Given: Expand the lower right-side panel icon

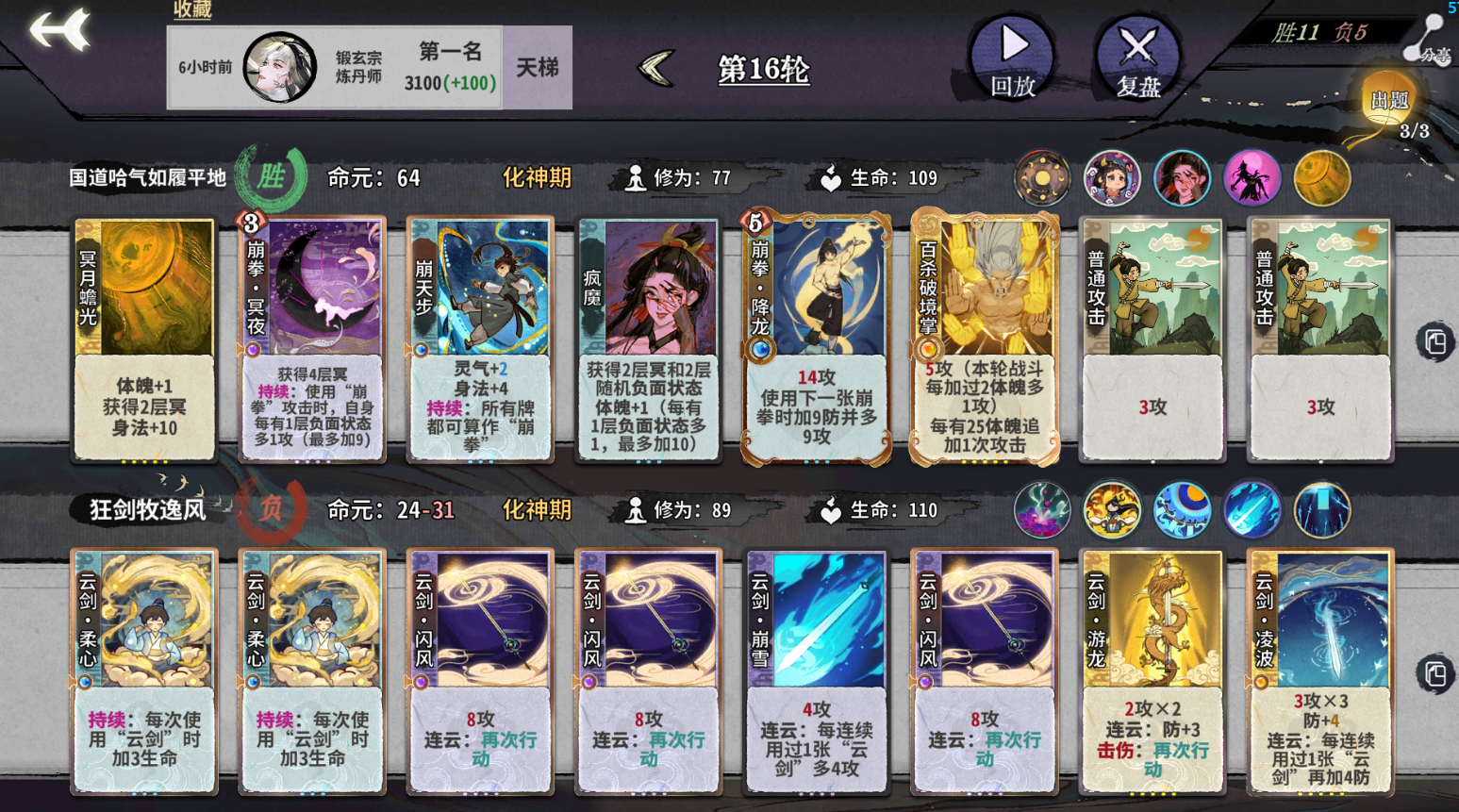Looking at the screenshot, I should tap(1436, 675).
